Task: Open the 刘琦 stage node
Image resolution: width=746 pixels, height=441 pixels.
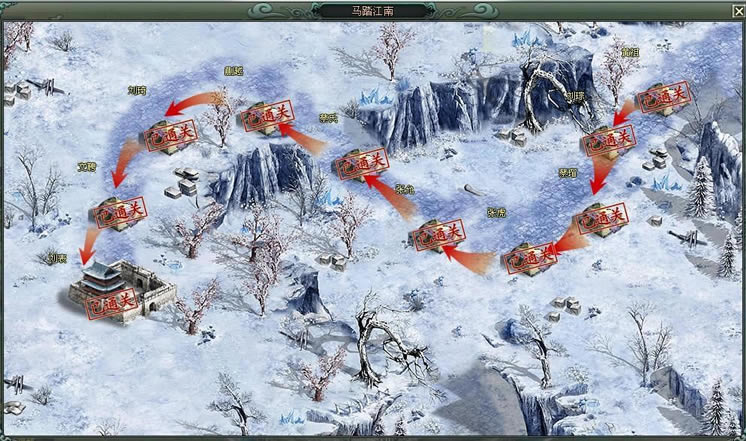Action: [167, 136]
